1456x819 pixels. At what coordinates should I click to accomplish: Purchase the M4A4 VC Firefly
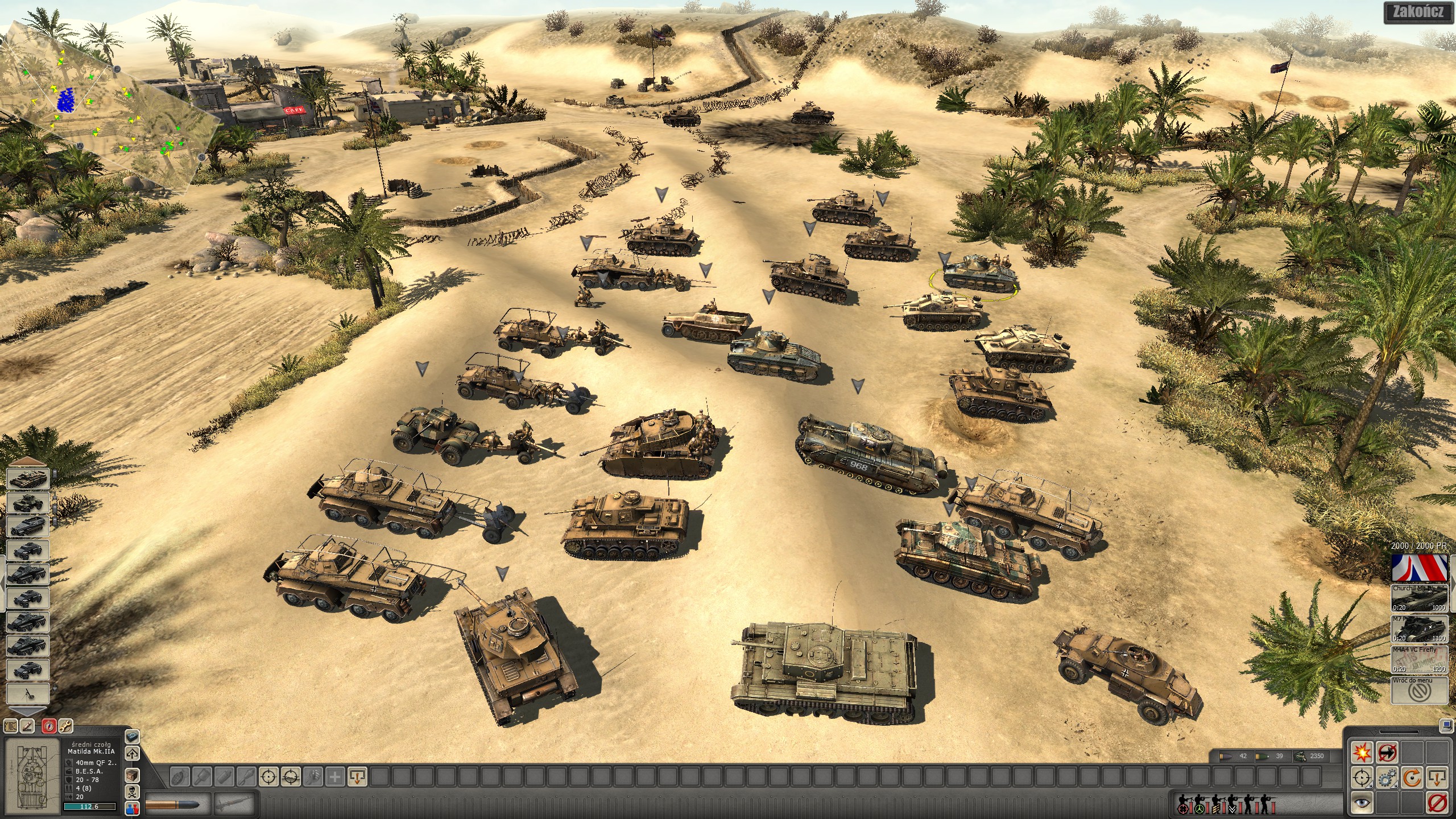tap(1419, 660)
